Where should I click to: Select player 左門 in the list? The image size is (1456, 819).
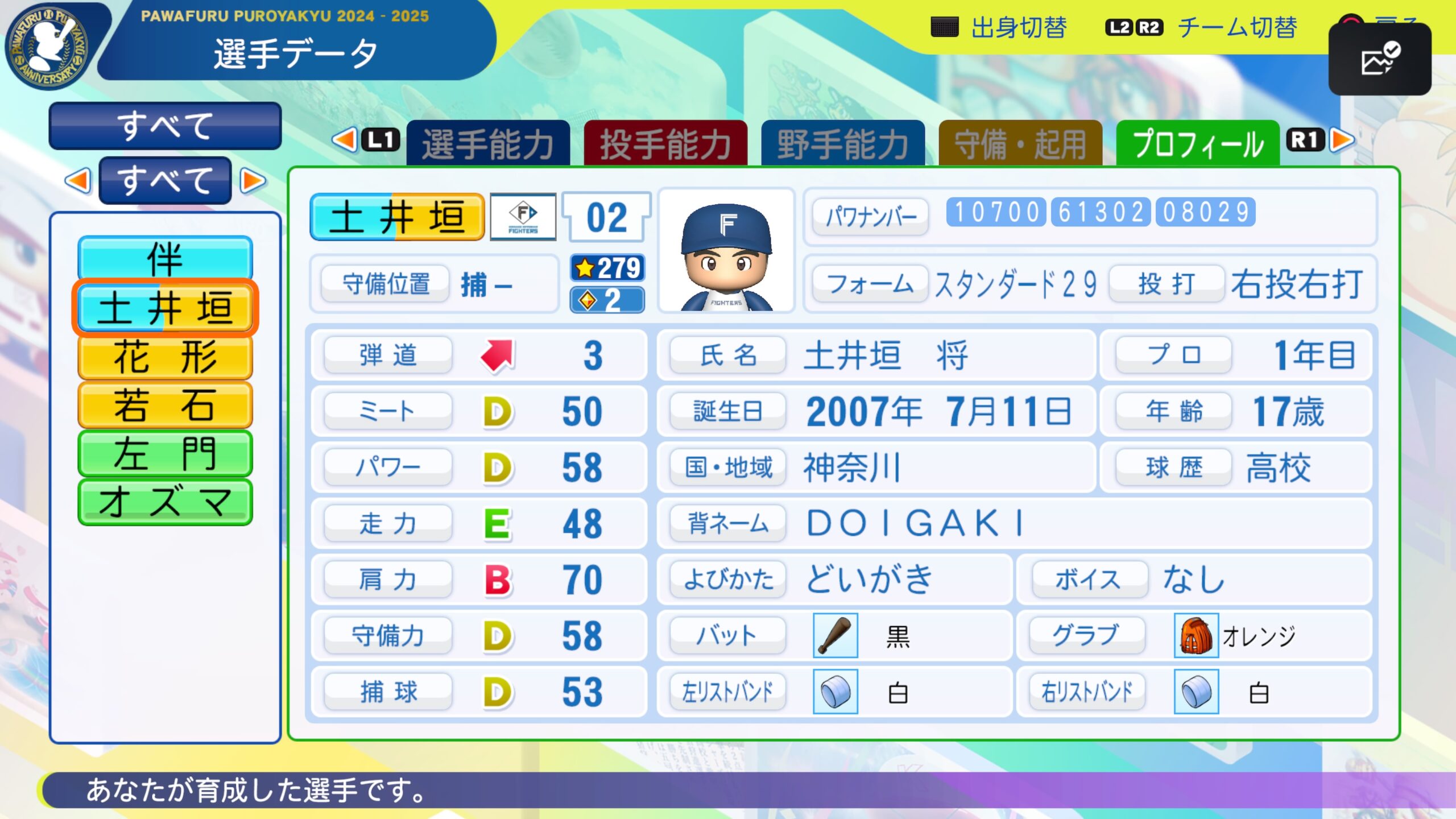[x=165, y=453]
